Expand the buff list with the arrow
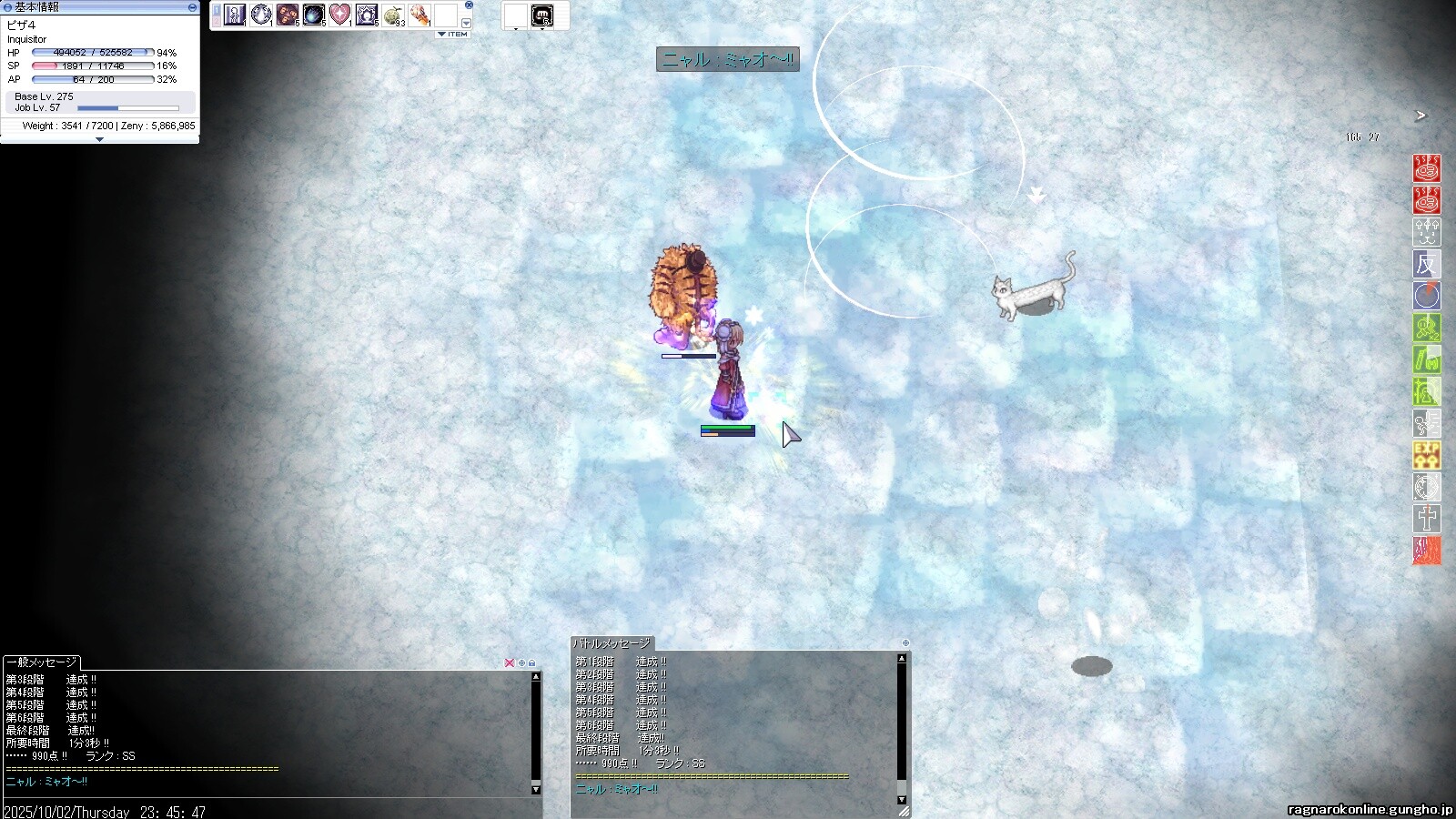This screenshot has height=819, width=1456. tap(1420, 116)
